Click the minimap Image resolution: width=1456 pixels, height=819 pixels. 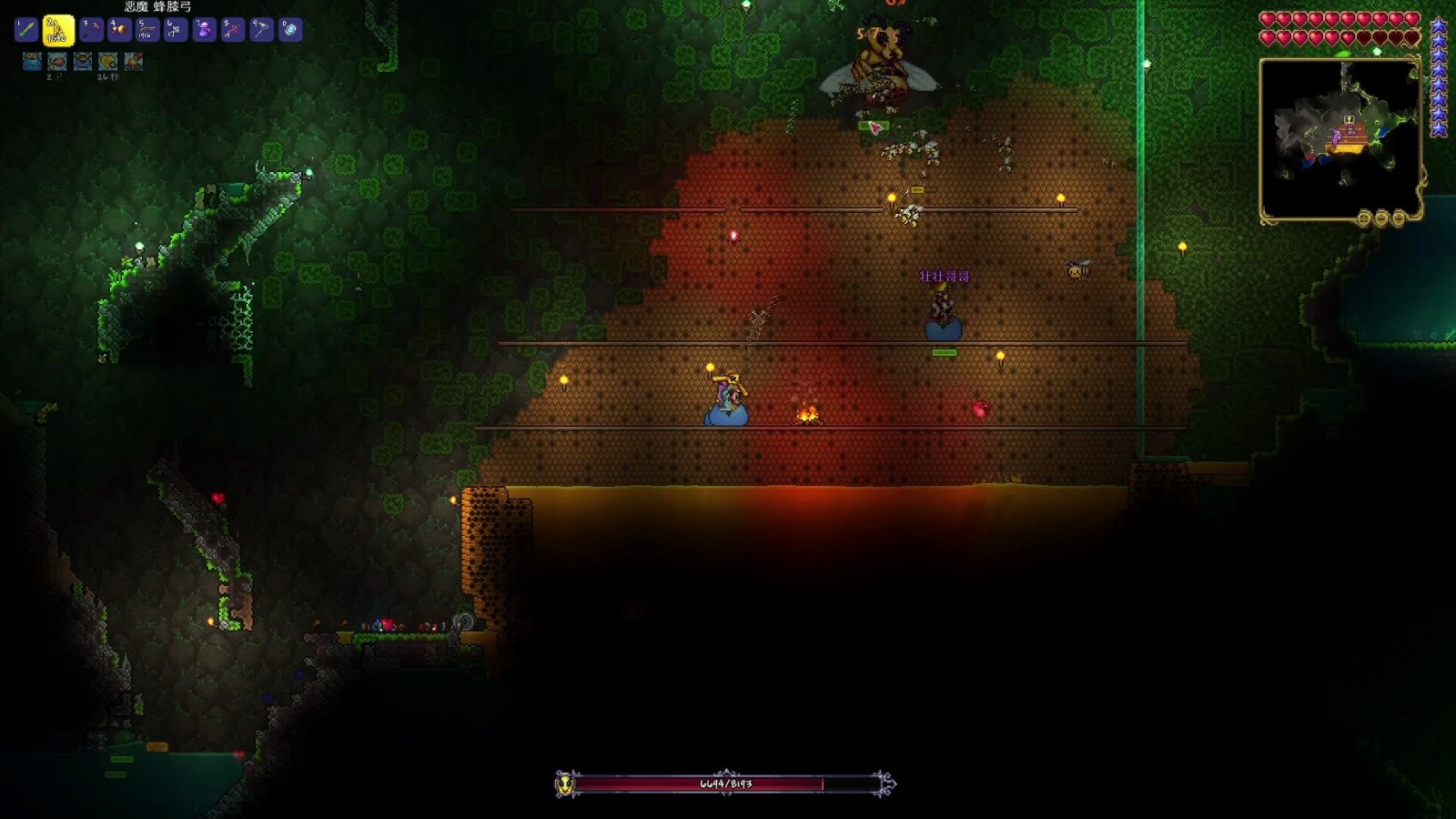coord(1339,138)
